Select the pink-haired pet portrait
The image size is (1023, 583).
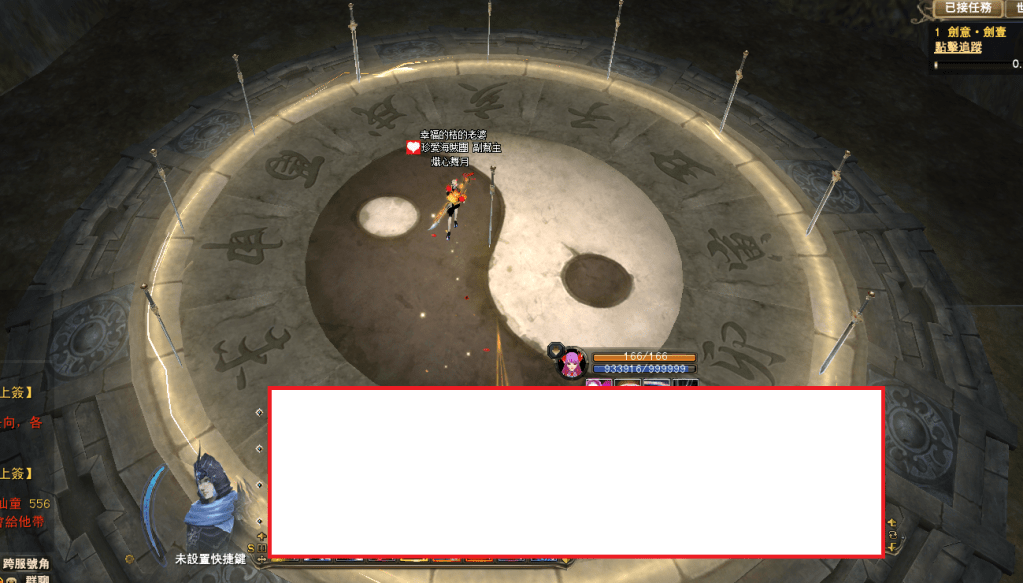click(x=572, y=364)
